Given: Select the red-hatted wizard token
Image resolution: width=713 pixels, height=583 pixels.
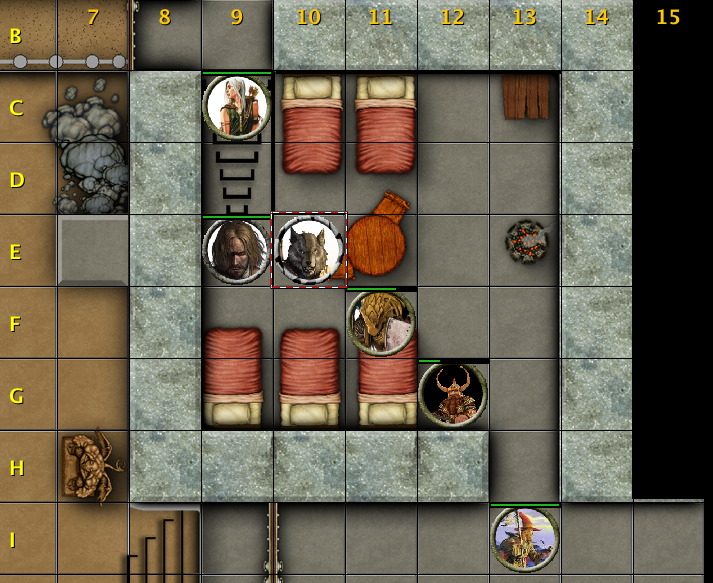Looking at the screenshot, I should (525, 539).
